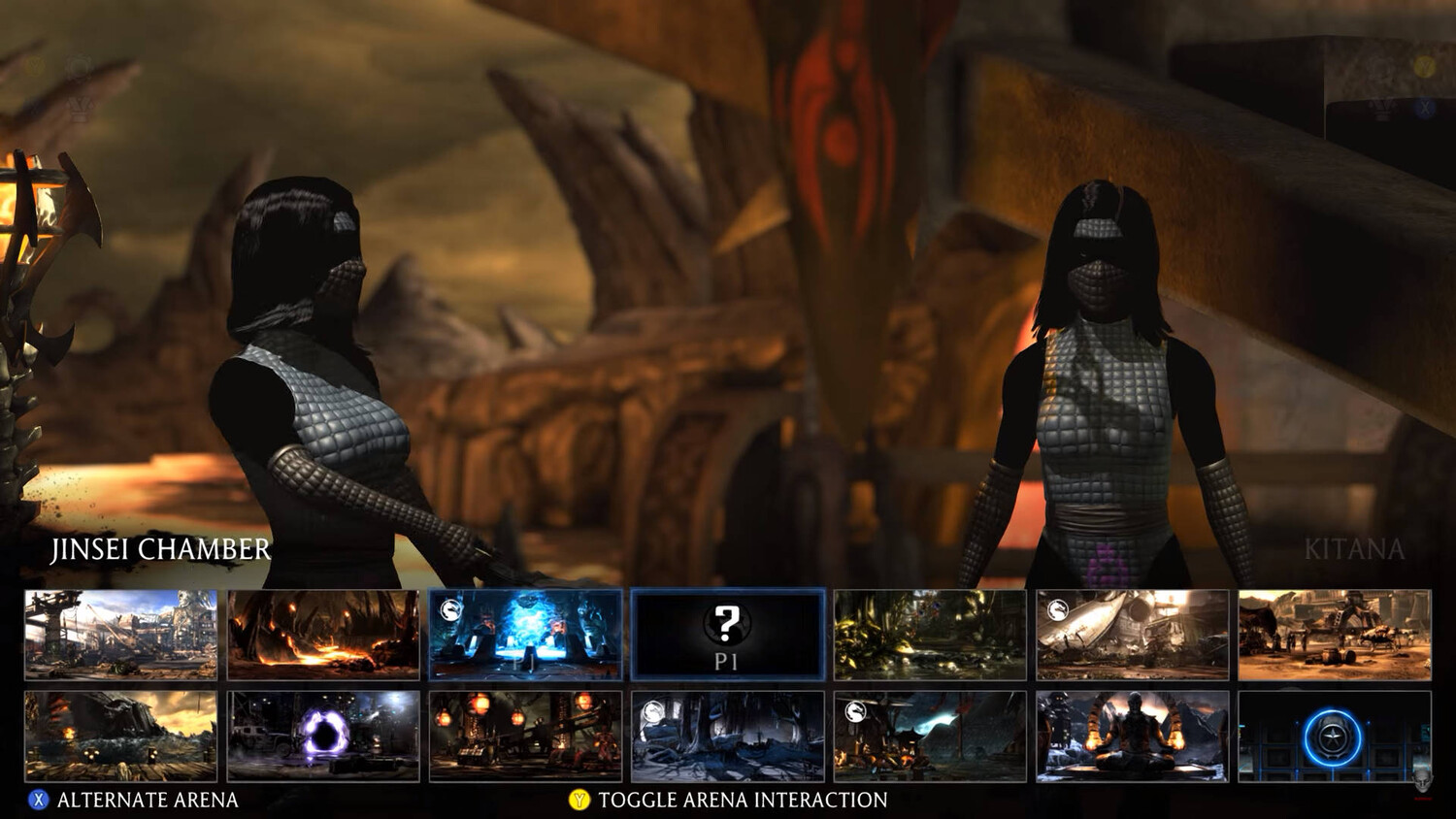Select the crashed aircraft arena thumbnail
The width and height of the screenshot is (1456, 819).
[1133, 635]
